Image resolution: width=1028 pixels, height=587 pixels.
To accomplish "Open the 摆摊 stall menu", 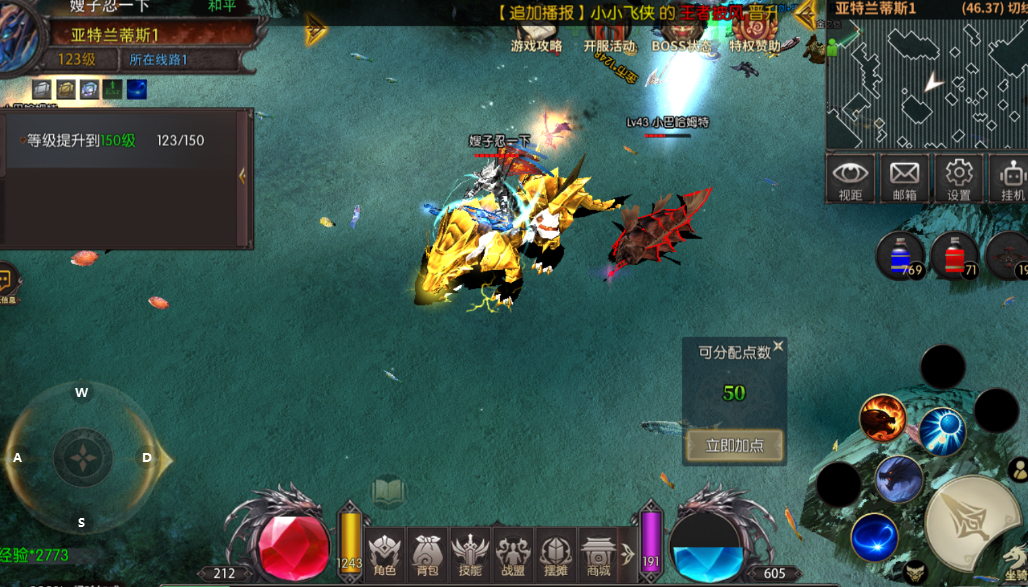I will (x=556, y=553).
